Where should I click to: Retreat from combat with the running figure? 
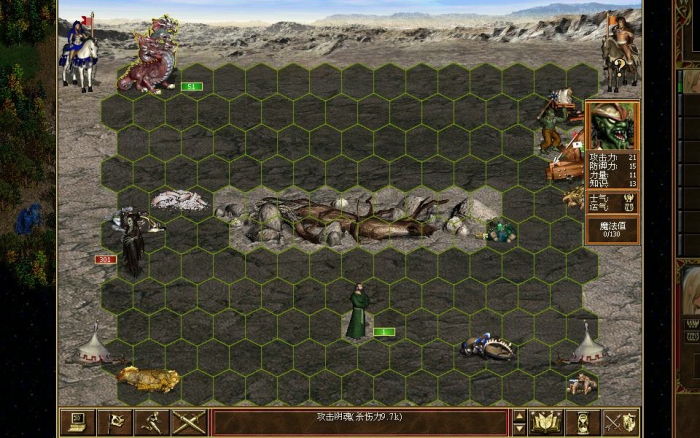[151, 422]
